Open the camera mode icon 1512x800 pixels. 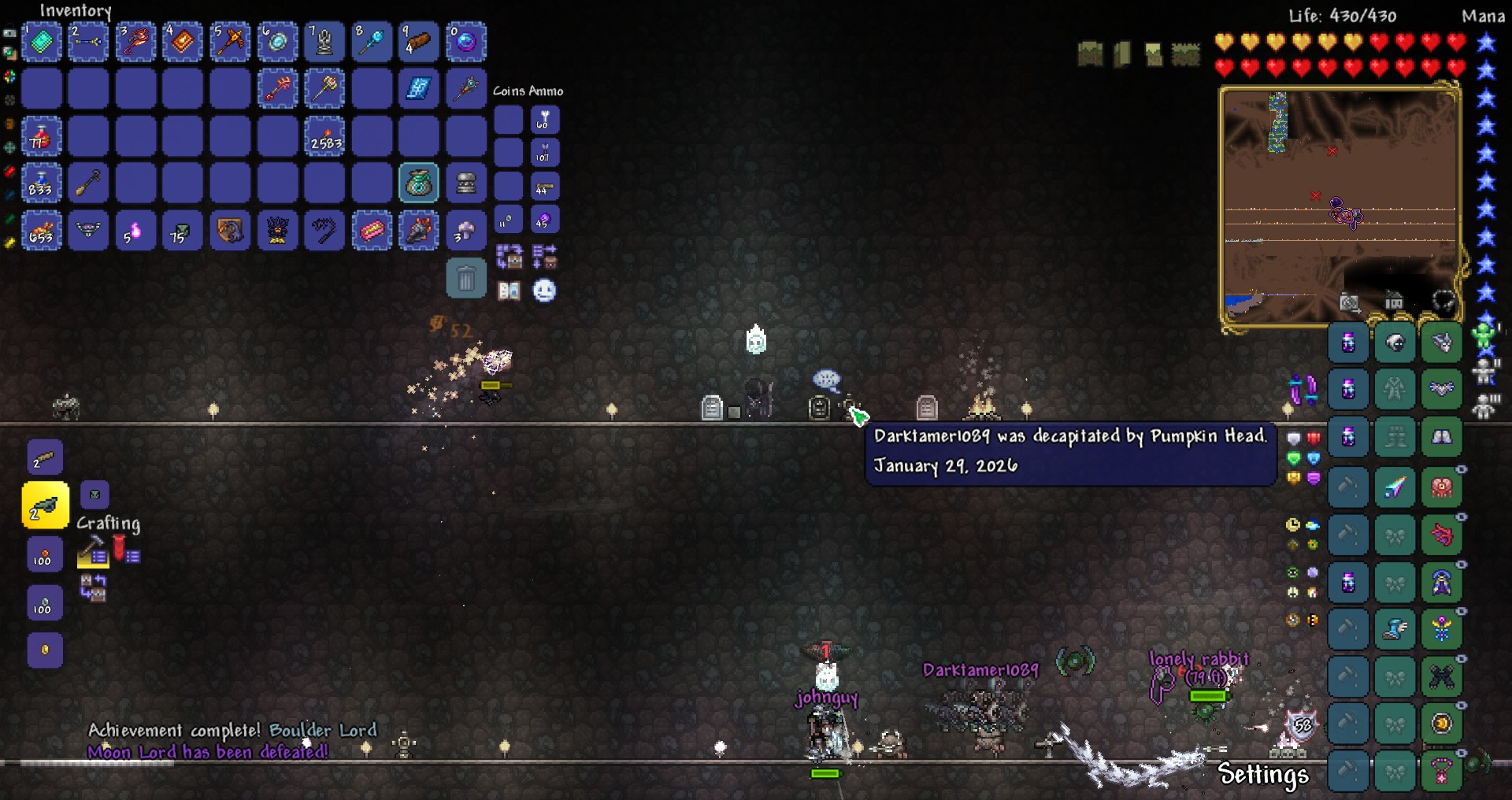coord(1350,302)
